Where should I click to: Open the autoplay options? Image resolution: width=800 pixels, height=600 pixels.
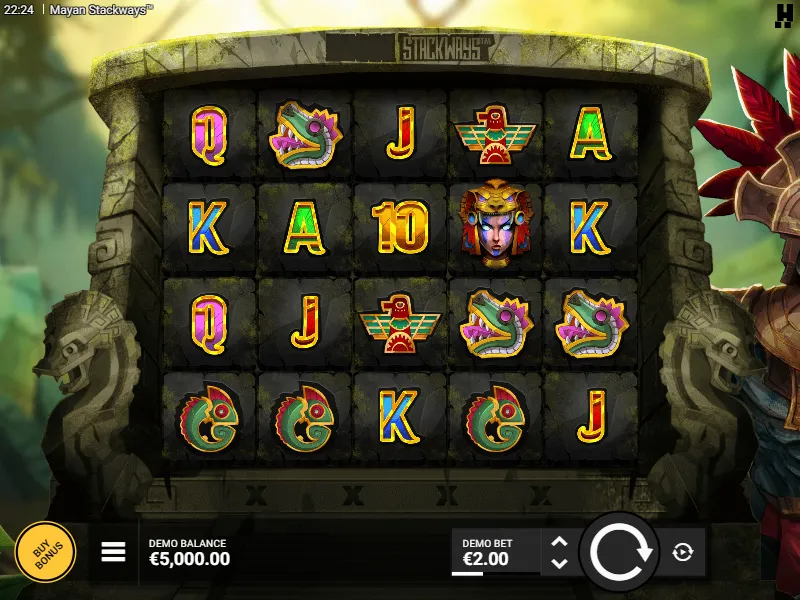pyautogui.click(x=683, y=552)
